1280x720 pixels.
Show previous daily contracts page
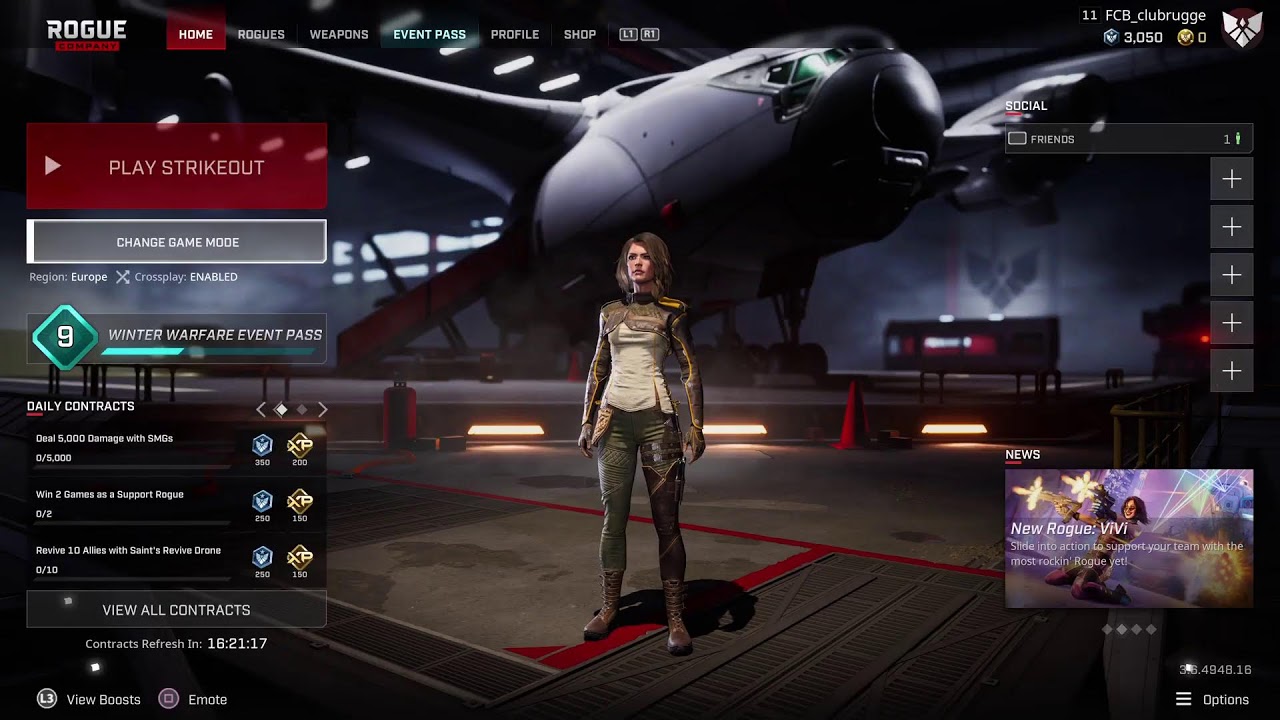(261, 409)
